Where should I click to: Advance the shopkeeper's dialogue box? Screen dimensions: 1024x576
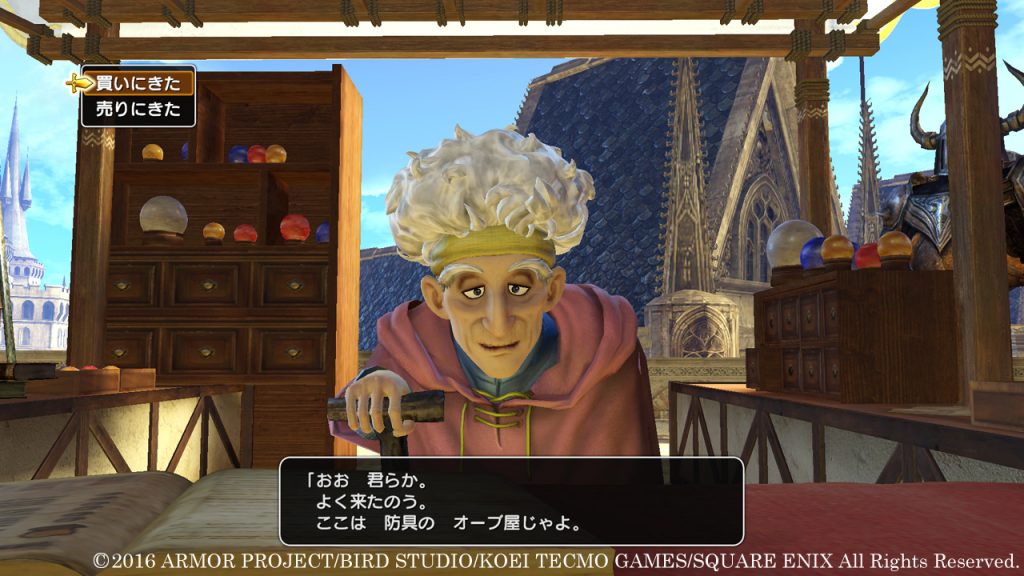pyautogui.click(x=511, y=501)
